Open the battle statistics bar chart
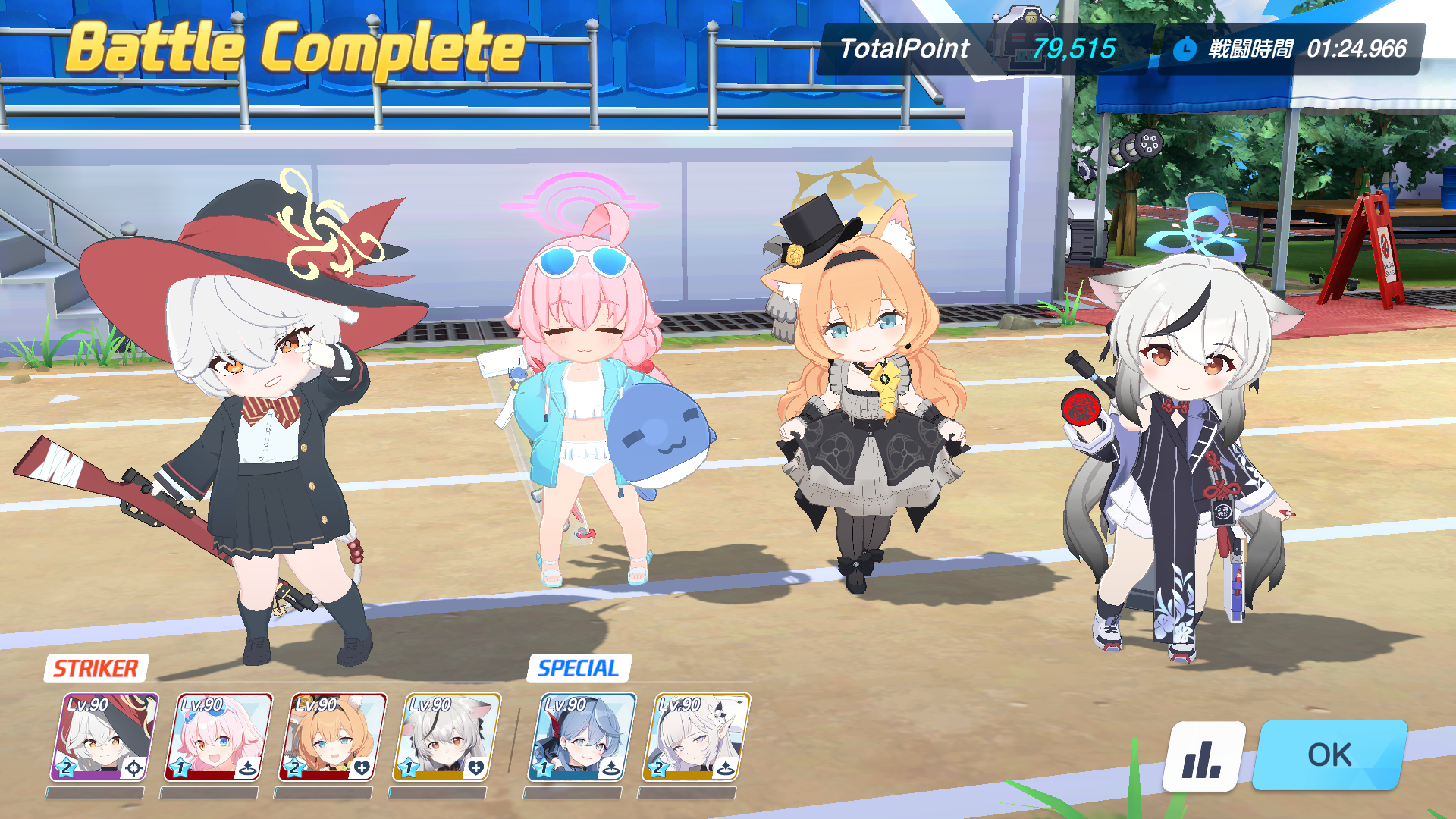1456x819 pixels. coord(1203,756)
